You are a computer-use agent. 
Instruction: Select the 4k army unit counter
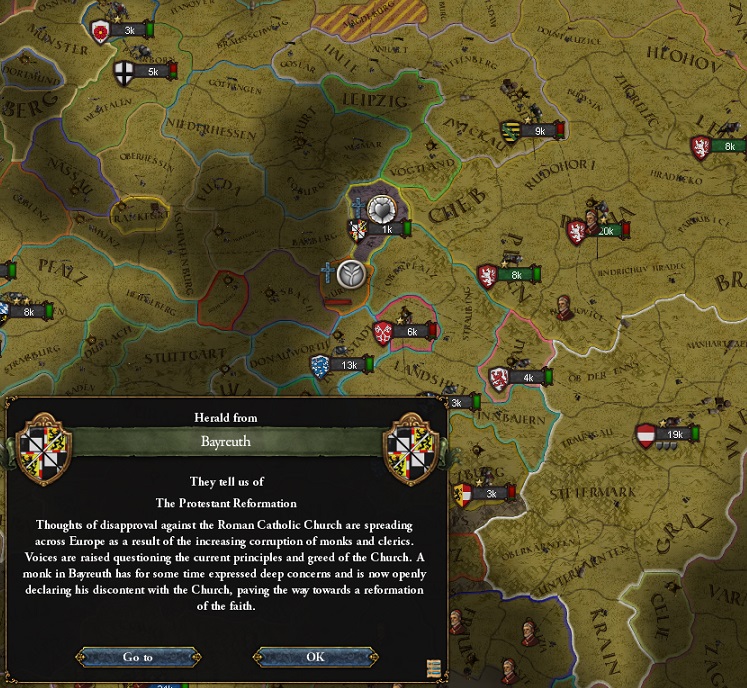(527, 378)
